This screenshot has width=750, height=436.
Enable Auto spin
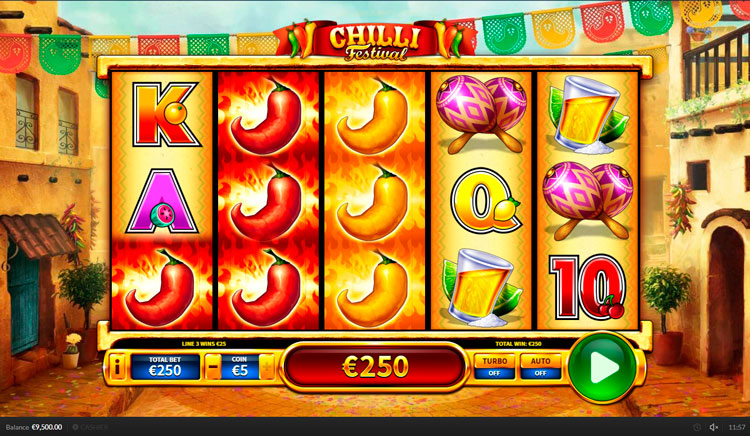541,366
